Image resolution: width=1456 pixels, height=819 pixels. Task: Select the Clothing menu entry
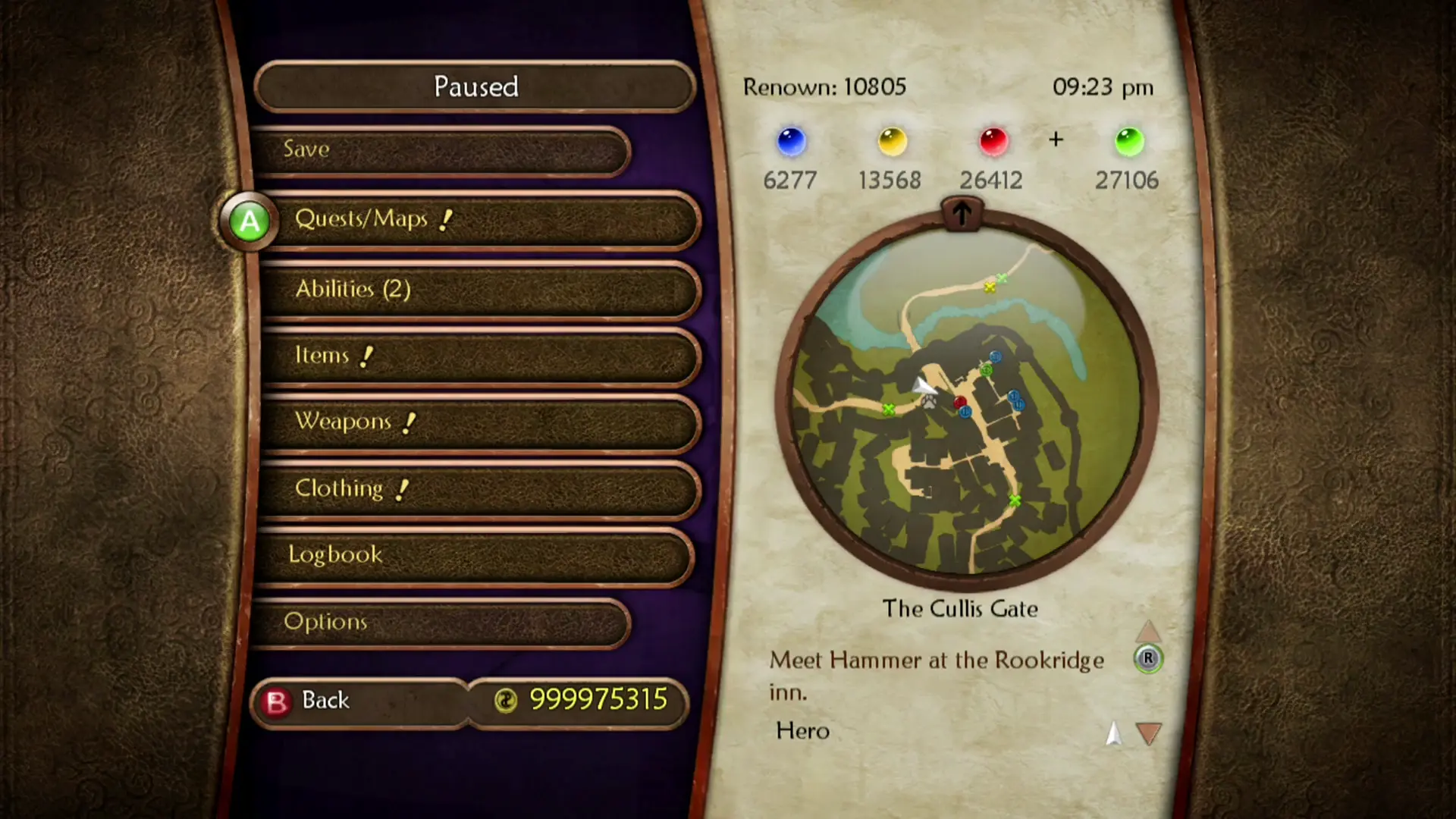click(x=478, y=489)
